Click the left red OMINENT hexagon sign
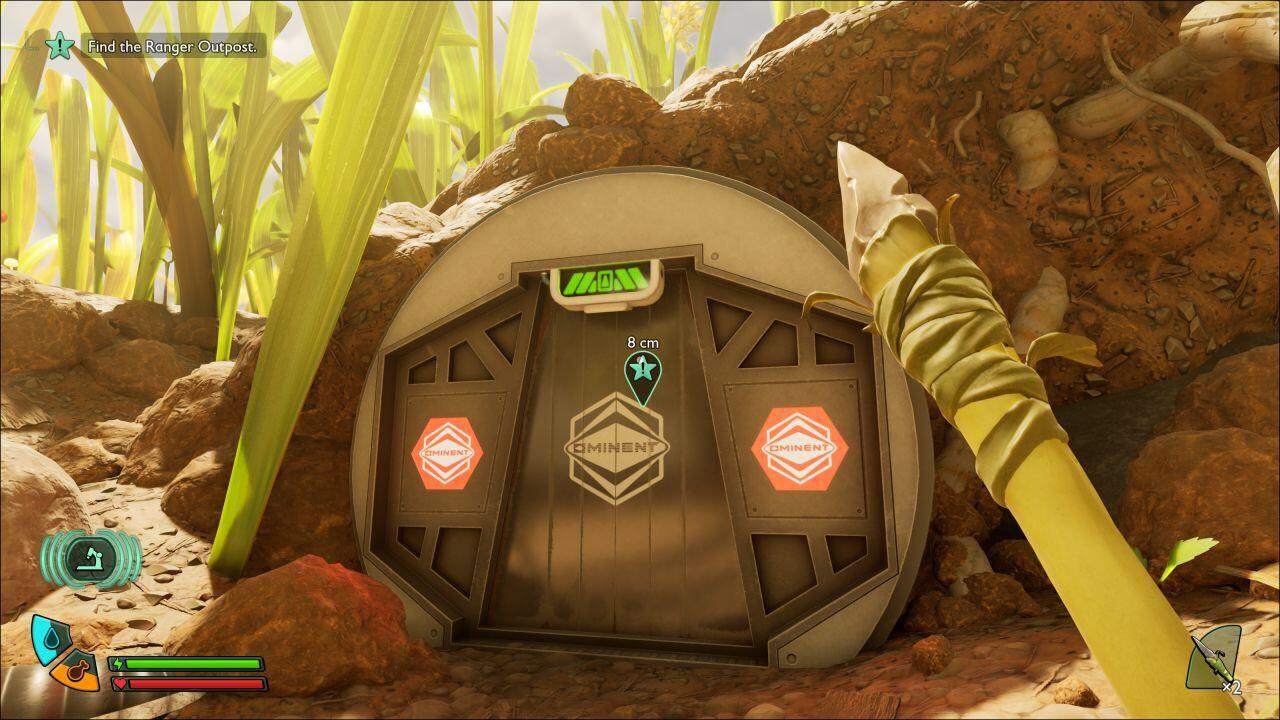The image size is (1280, 720). point(447,451)
